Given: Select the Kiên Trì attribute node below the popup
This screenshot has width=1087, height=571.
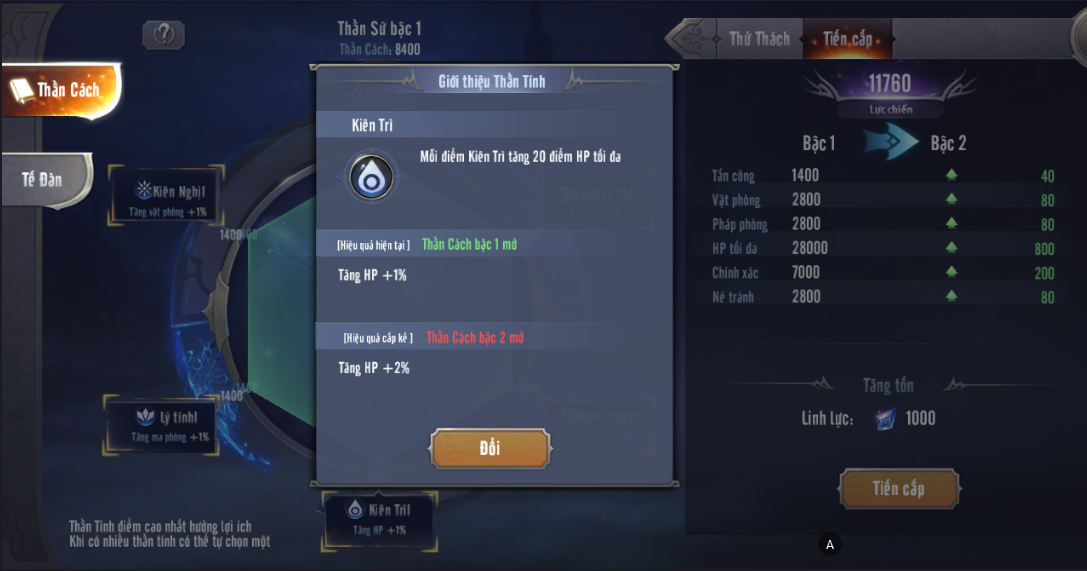Looking at the screenshot, I should (379, 518).
